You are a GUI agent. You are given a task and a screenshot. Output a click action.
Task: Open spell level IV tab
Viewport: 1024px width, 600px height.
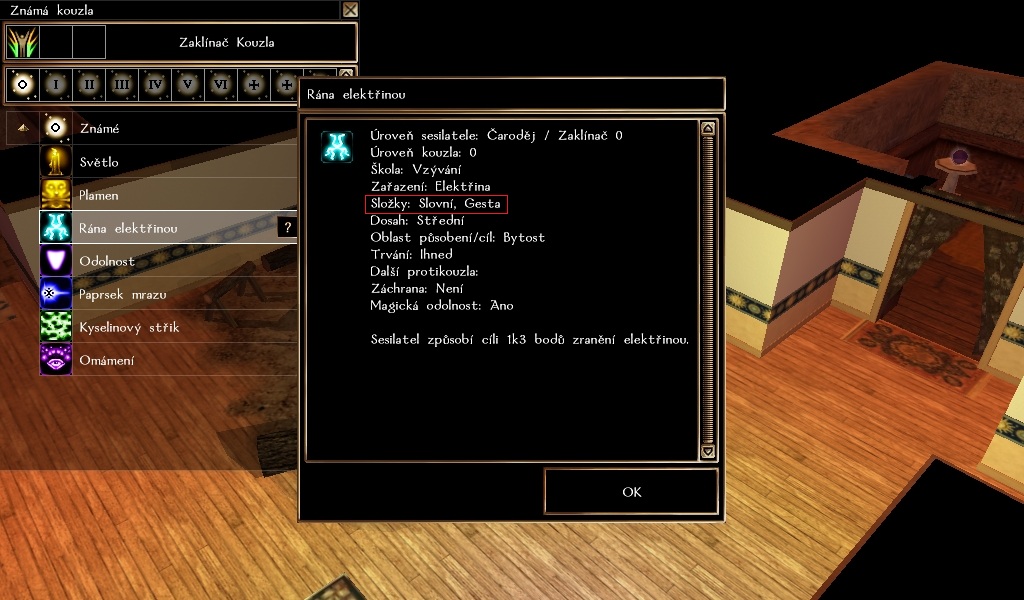154,85
